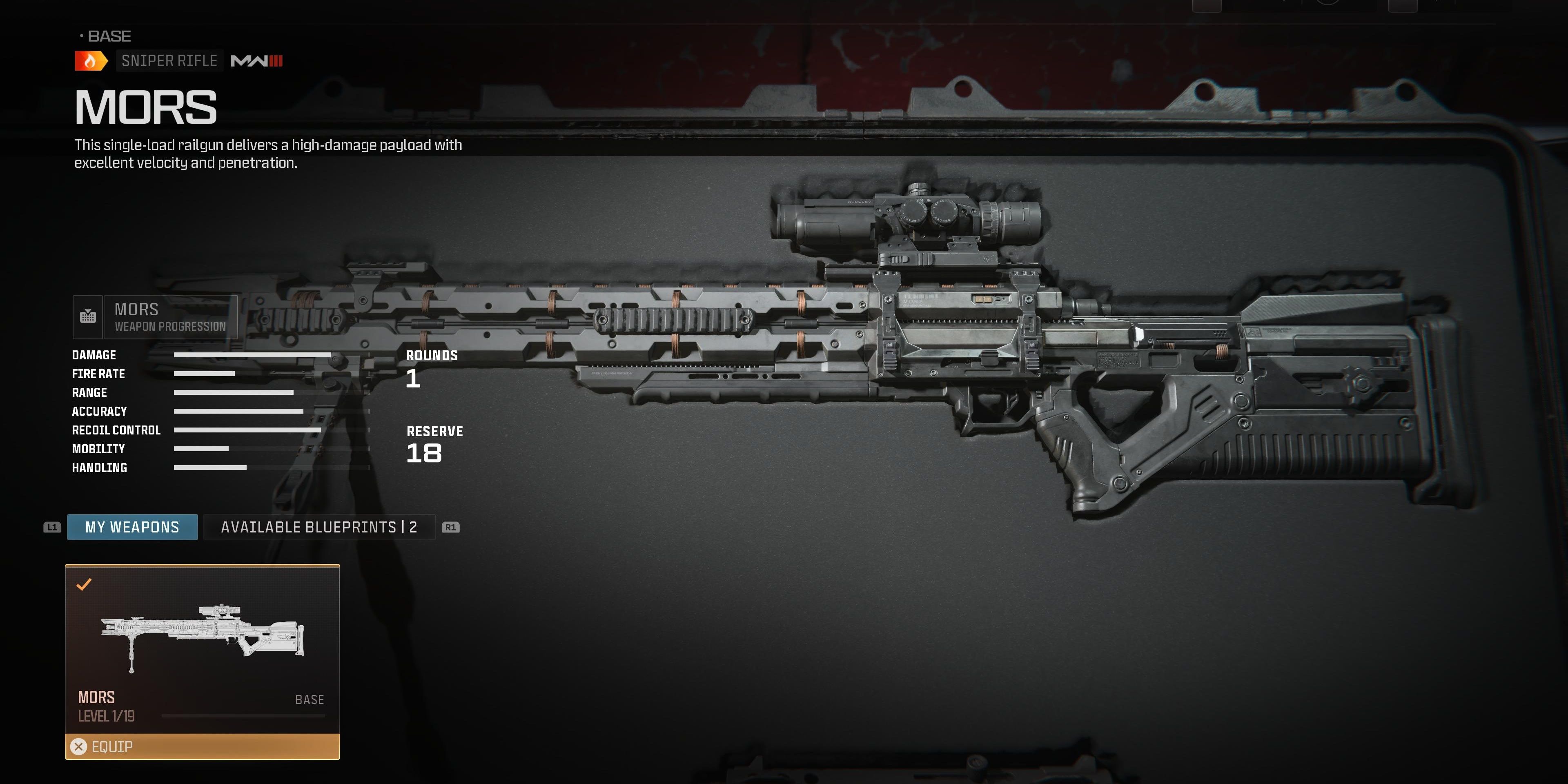Click the MWIII logo beside Sniper Rifle
1568x784 pixels.
(x=255, y=60)
